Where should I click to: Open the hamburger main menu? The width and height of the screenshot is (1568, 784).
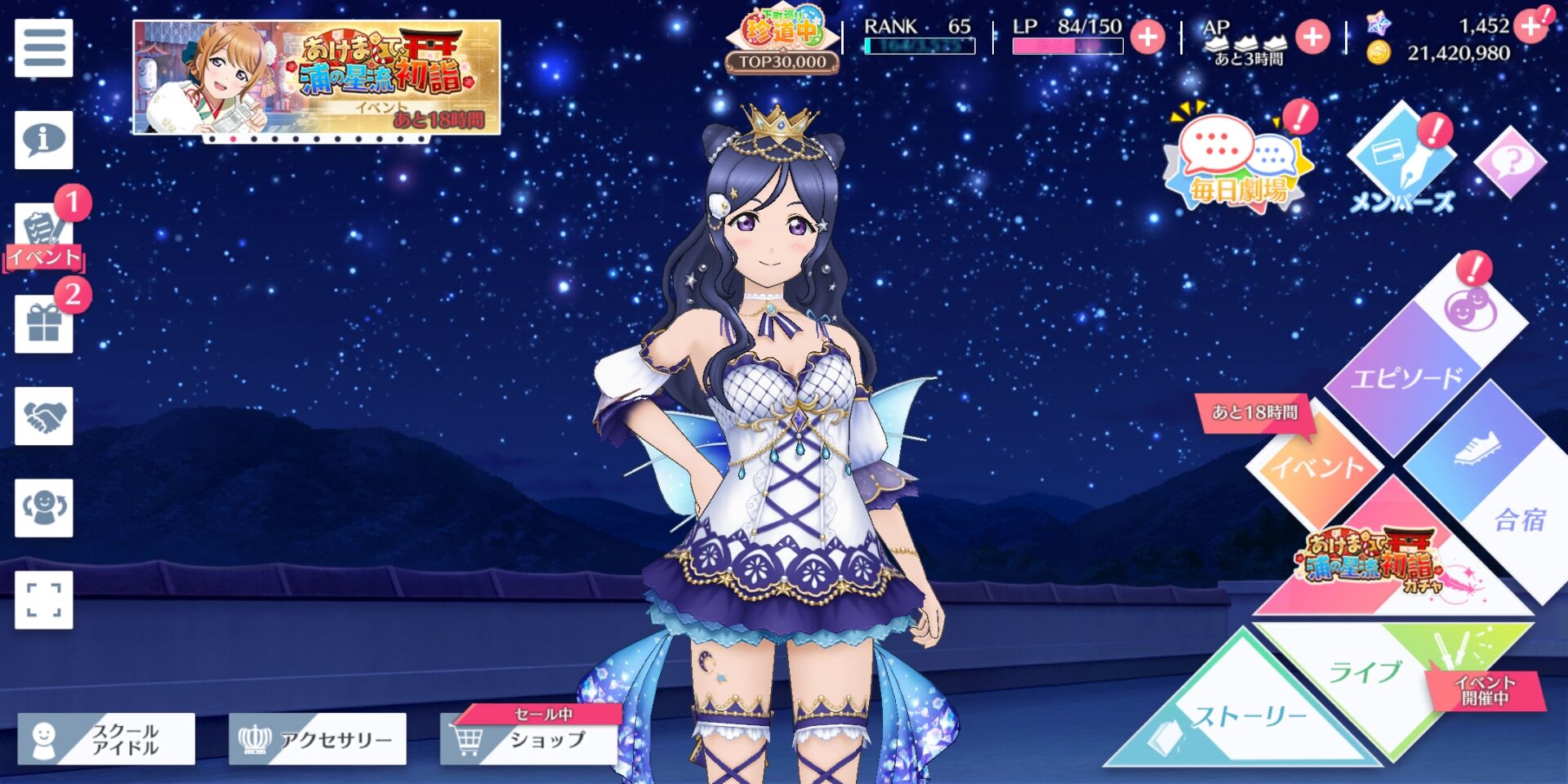click(44, 48)
